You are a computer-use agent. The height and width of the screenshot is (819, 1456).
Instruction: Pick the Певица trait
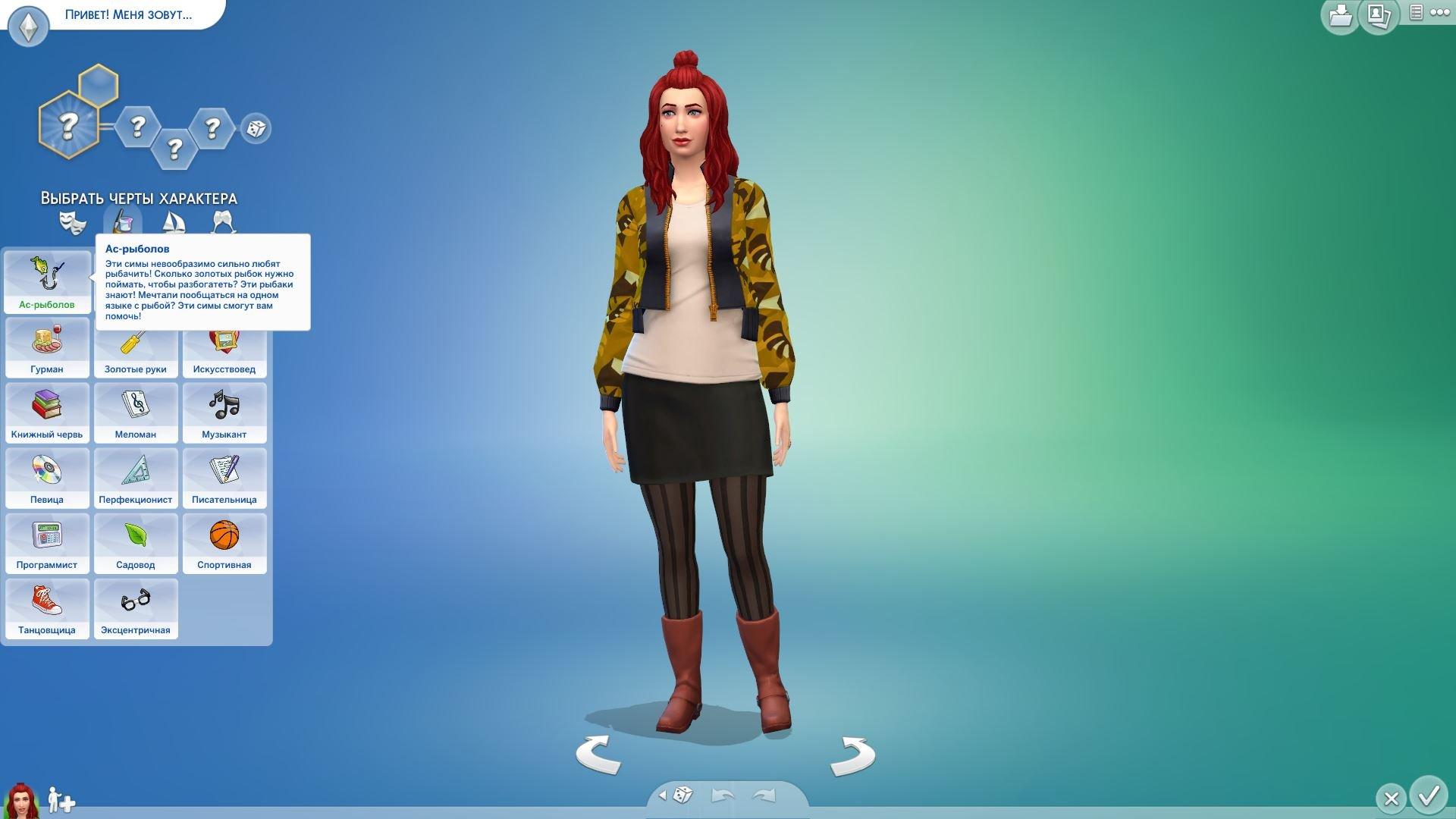pyautogui.click(x=47, y=478)
